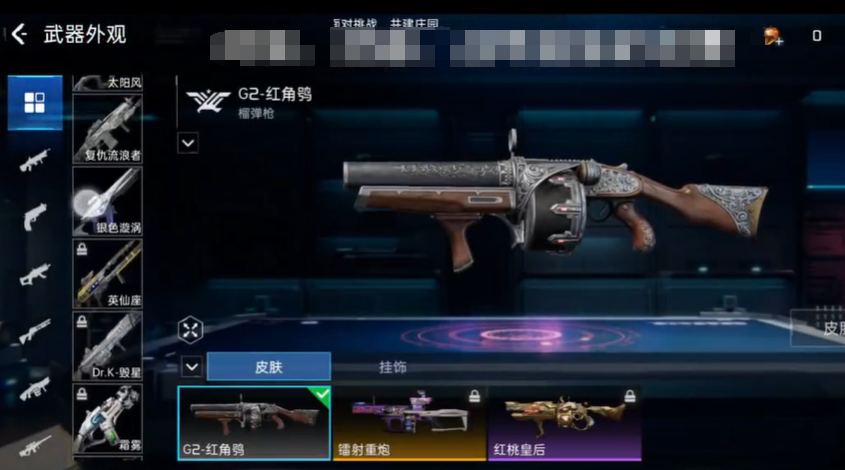Collapse the weapon info dropdown arrow under G2-红角鸮

point(188,143)
